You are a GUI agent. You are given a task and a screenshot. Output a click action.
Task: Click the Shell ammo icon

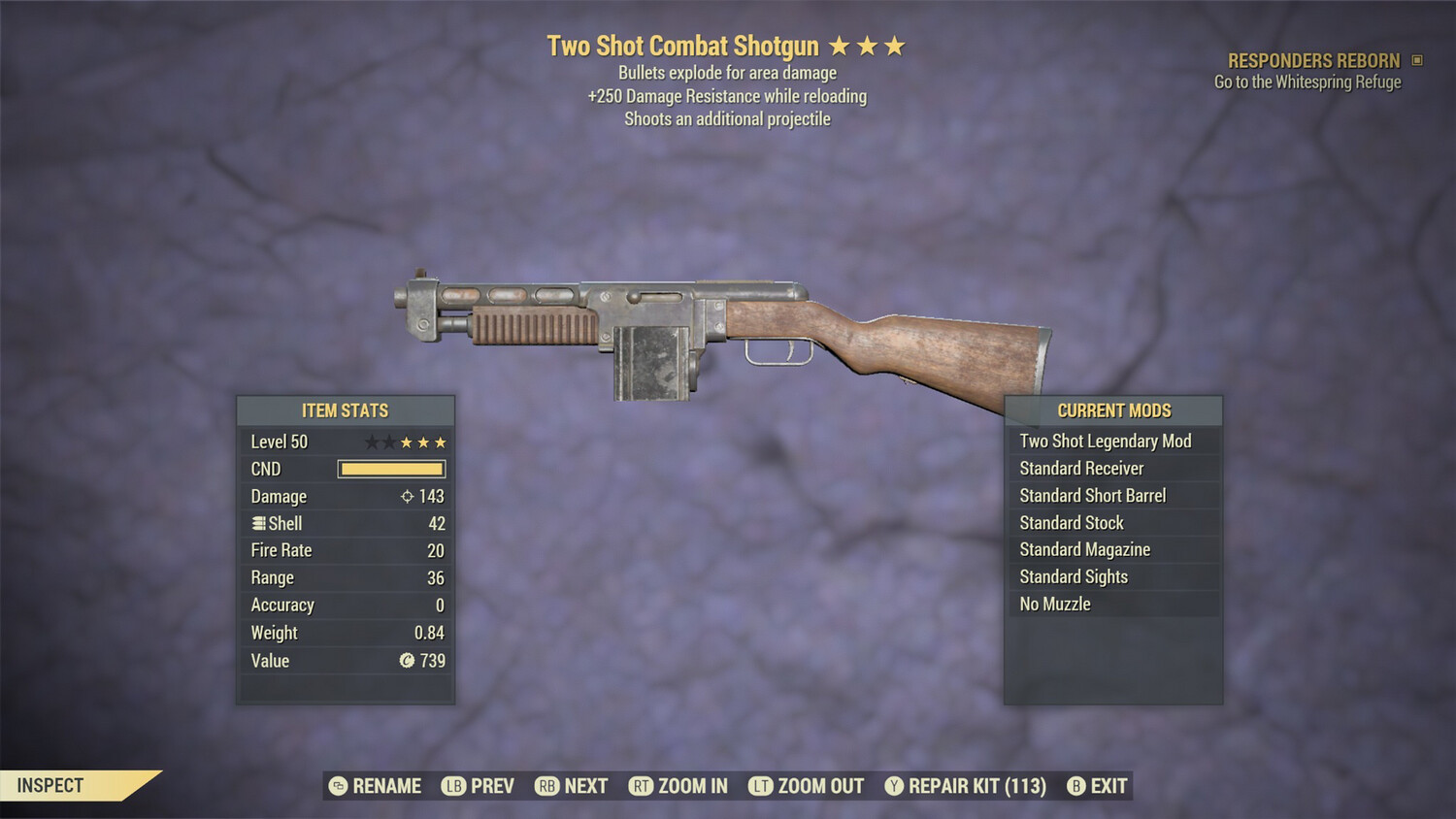[x=257, y=523]
